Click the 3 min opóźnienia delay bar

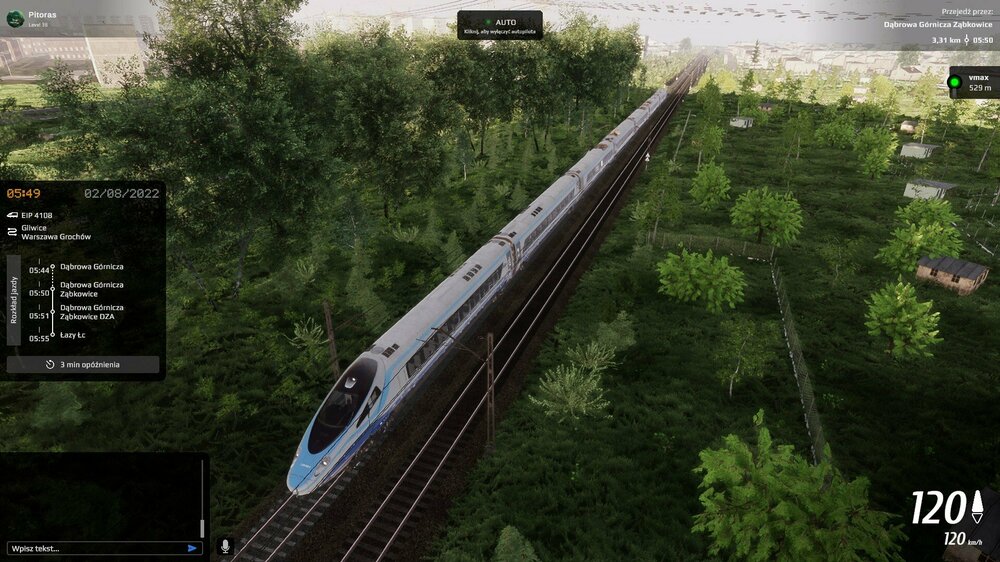[83, 365]
